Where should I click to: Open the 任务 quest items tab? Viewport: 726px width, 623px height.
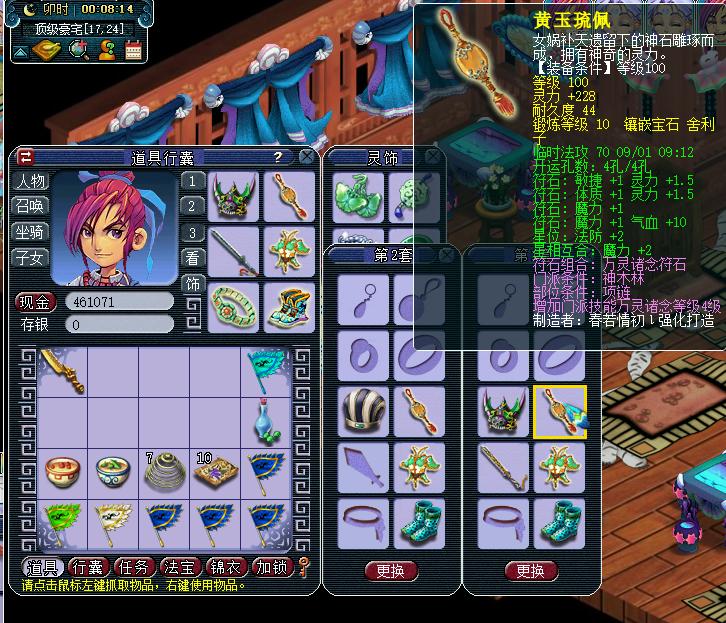coord(135,569)
